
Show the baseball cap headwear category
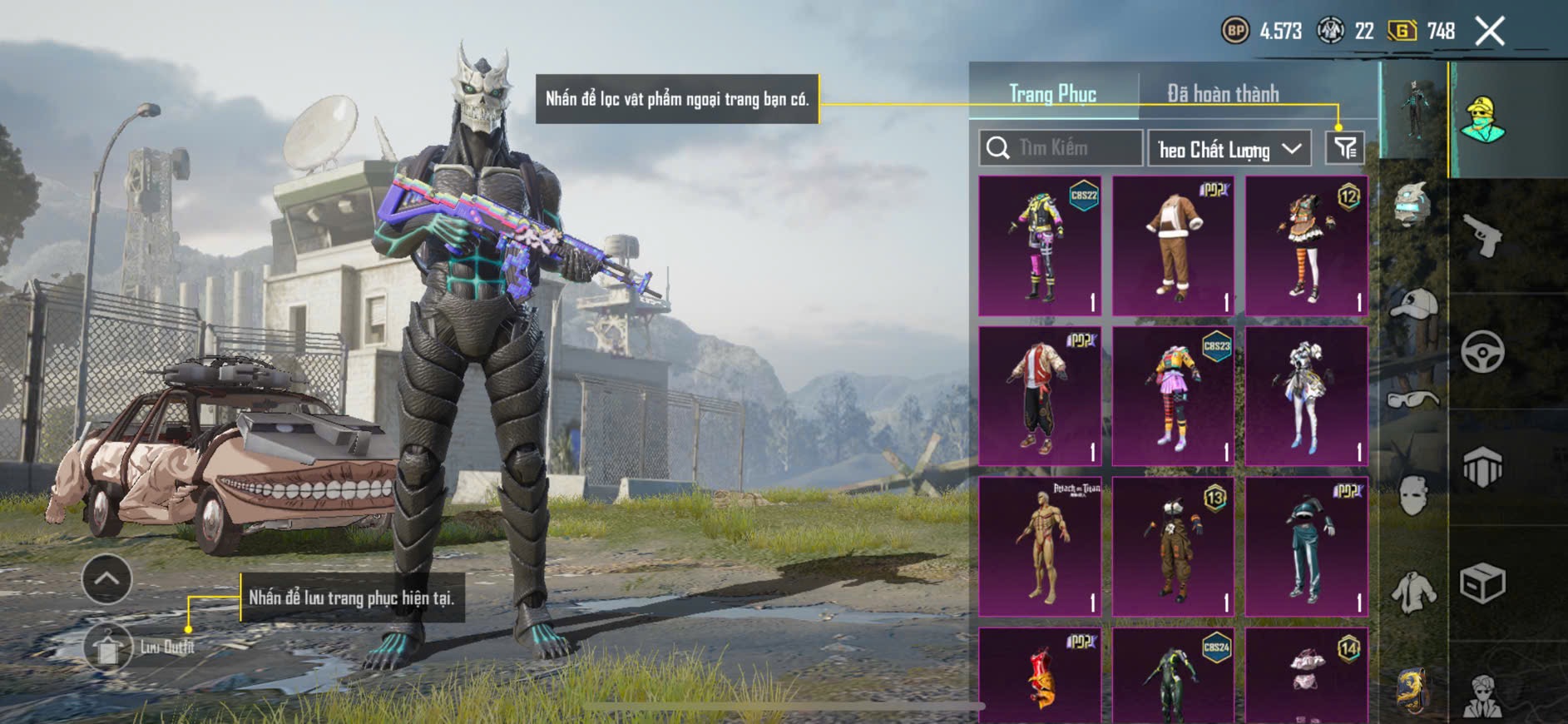pyautogui.click(x=1413, y=303)
